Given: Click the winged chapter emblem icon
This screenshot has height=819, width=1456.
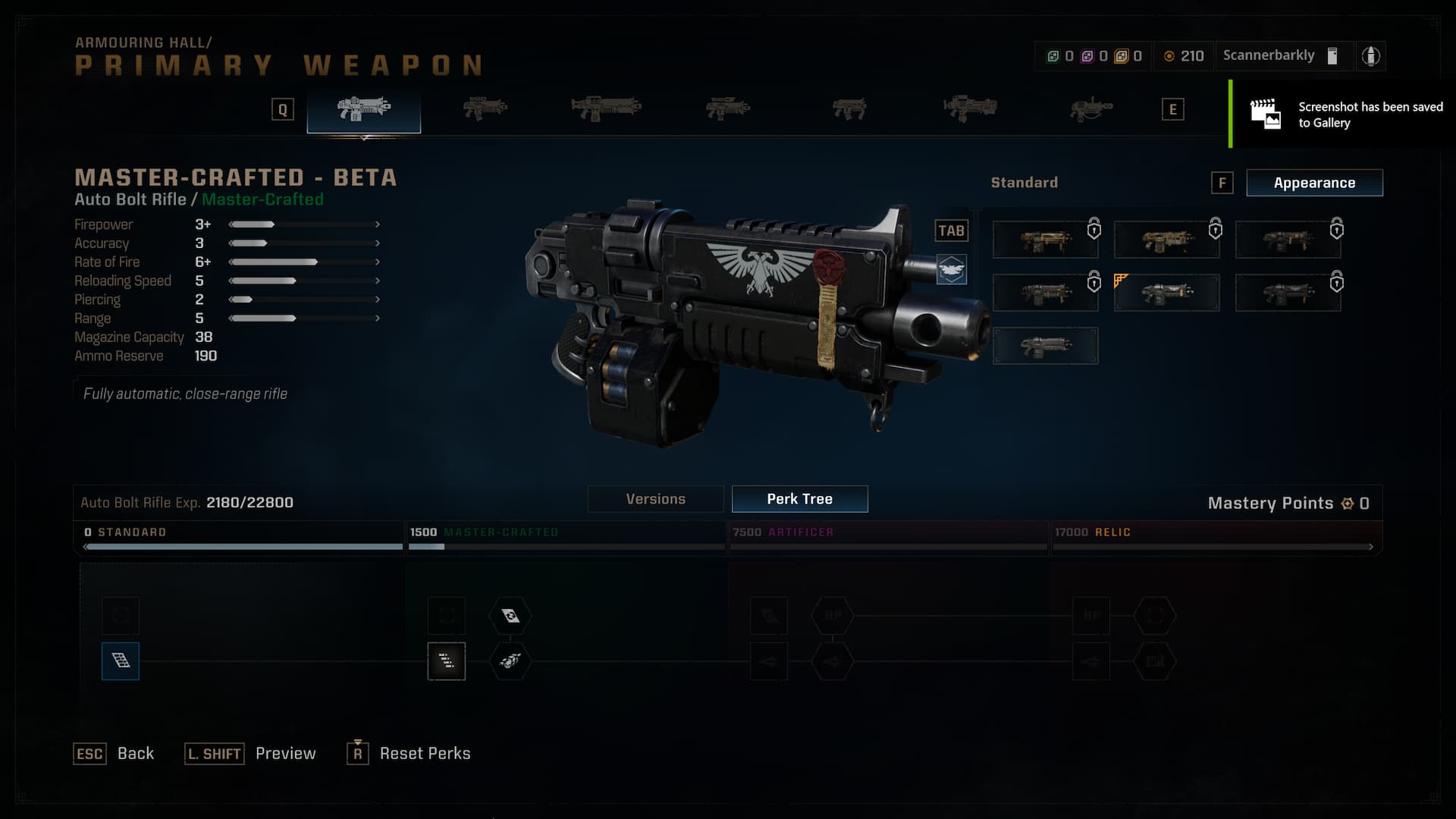Looking at the screenshot, I should pyautogui.click(x=951, y=269).
